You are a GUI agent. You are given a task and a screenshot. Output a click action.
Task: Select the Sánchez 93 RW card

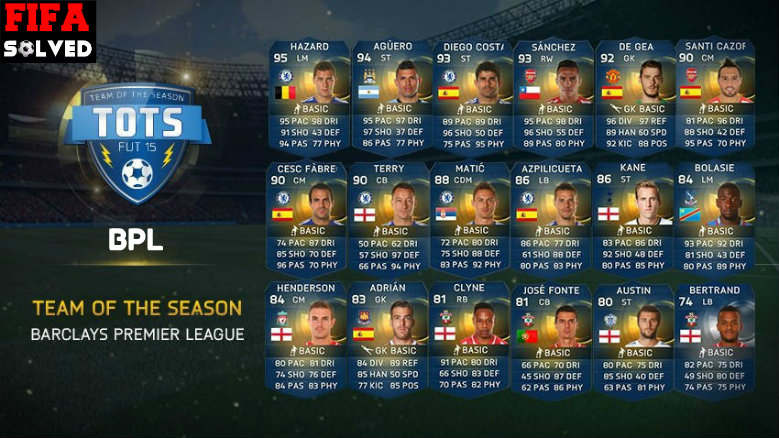click(553, 95)
